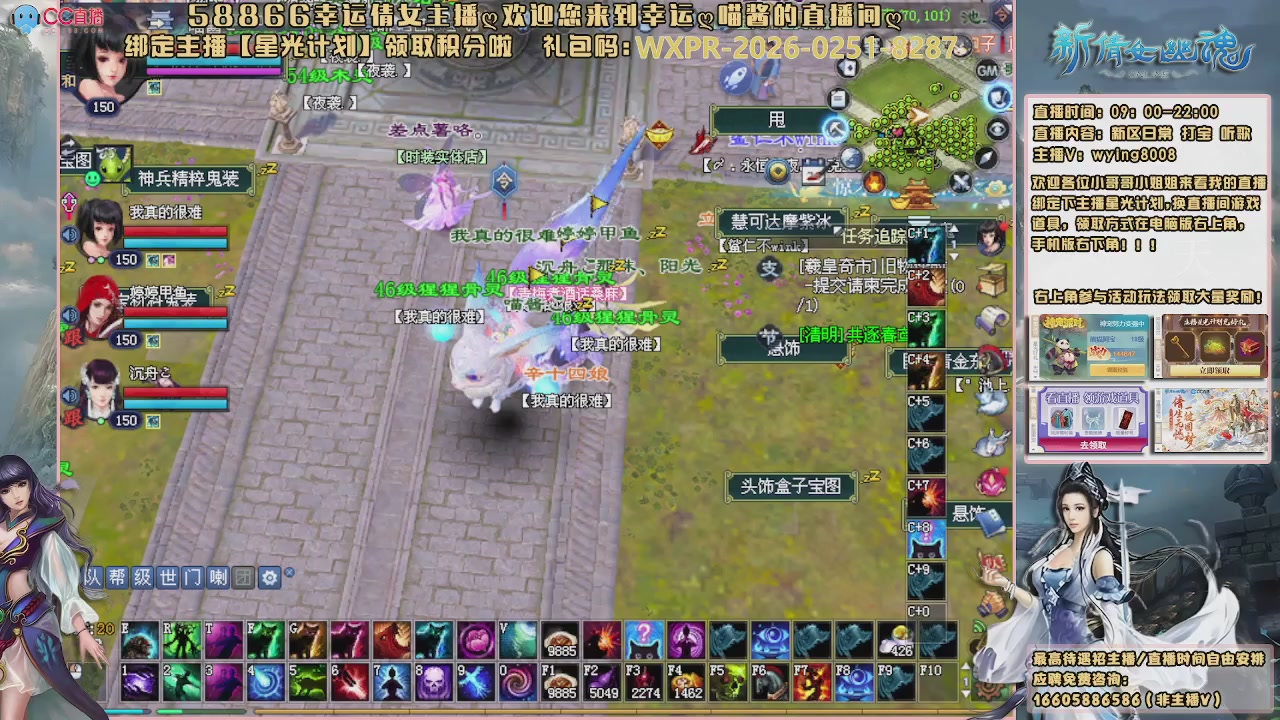Click the down triangle under the skill list arrows
Viewport: 1280px width, 720px height.
coord(952,257)
